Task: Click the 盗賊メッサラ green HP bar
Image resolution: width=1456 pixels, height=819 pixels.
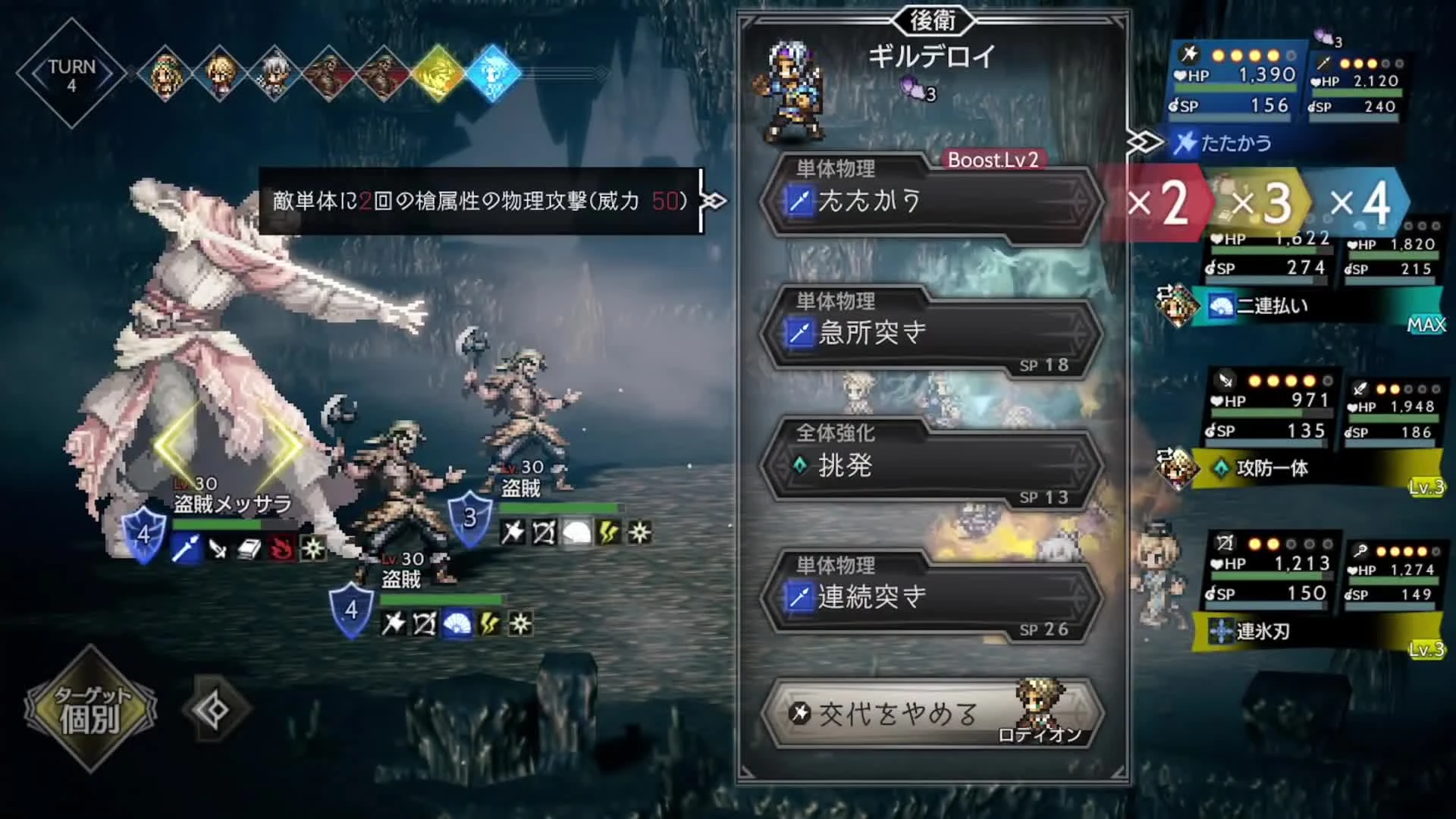Action: 216,524
